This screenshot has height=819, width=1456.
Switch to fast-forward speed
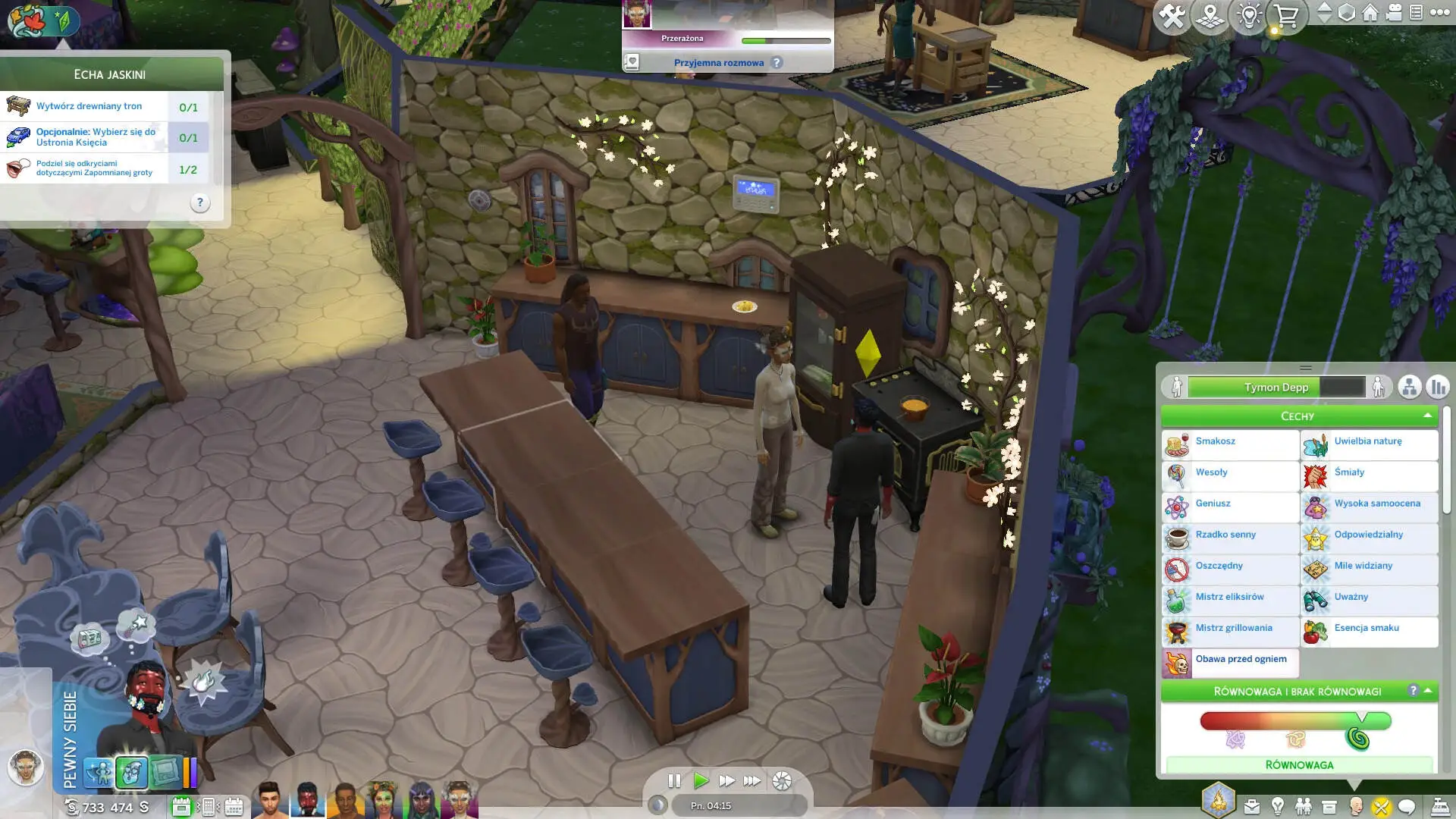click(726, 780)
